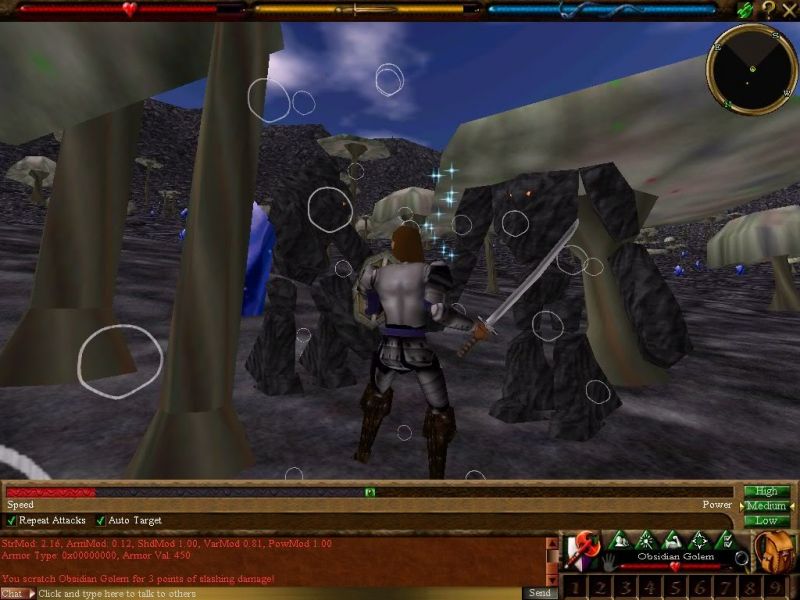The image size is (800, 600).
Task: Send the chat message
Action: pos(540,593)
